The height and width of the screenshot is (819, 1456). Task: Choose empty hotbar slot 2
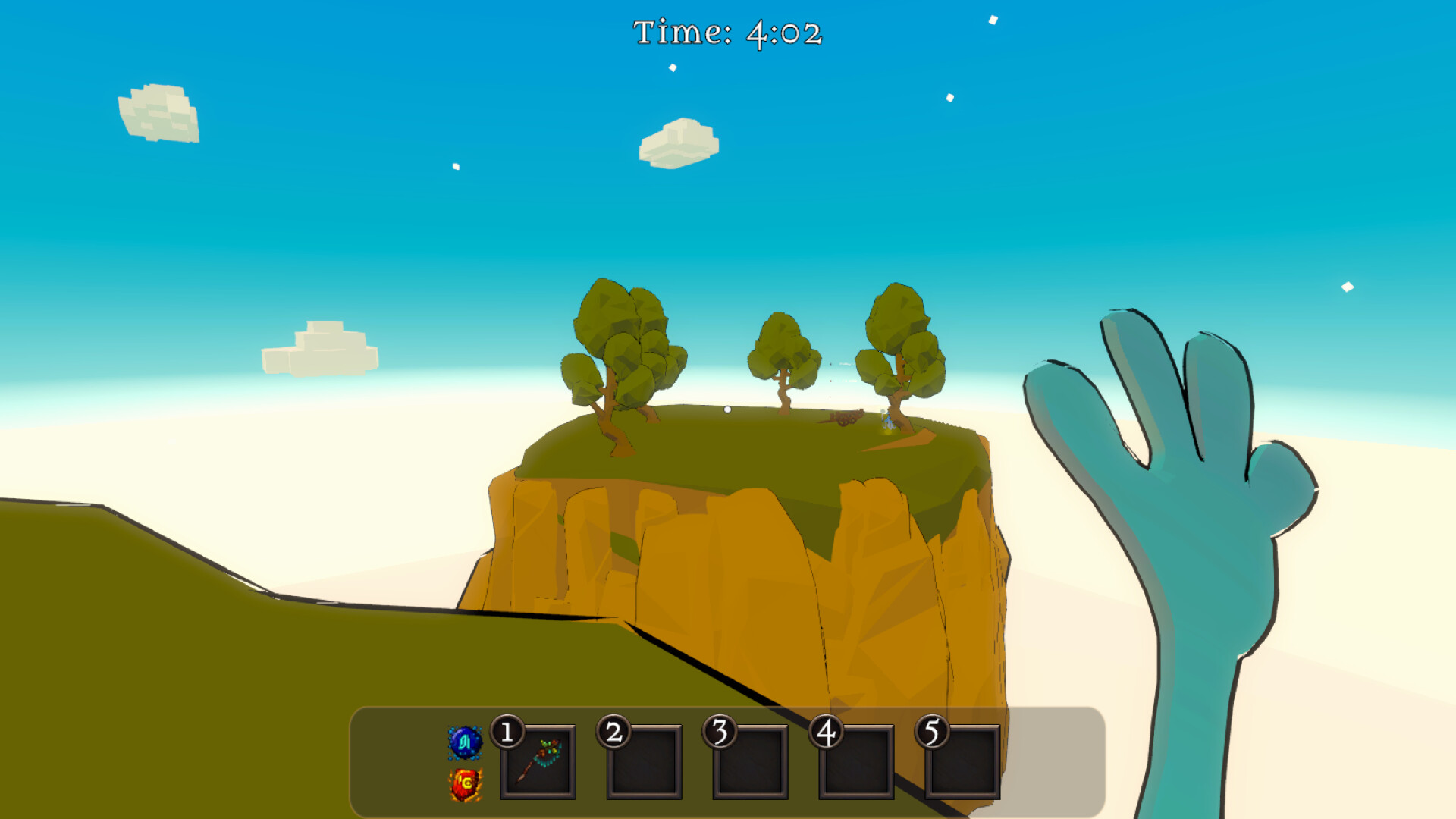(x=645, y=761)
